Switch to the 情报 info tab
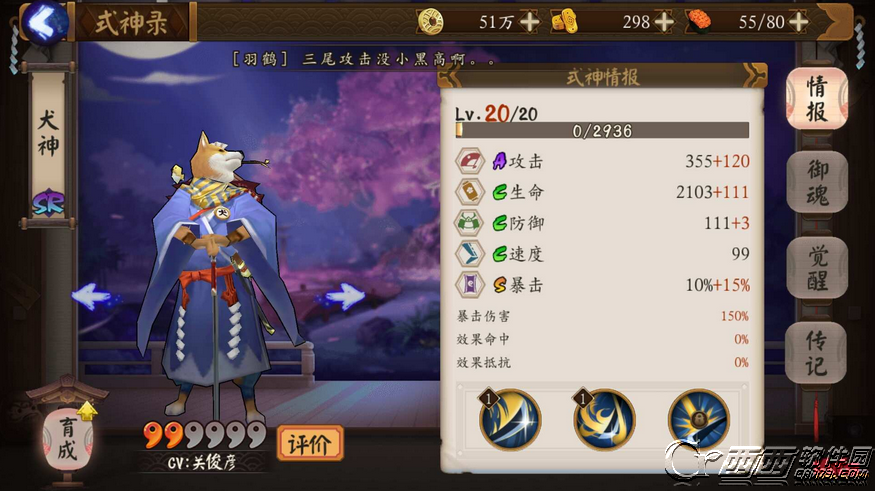 pos(817,98)
